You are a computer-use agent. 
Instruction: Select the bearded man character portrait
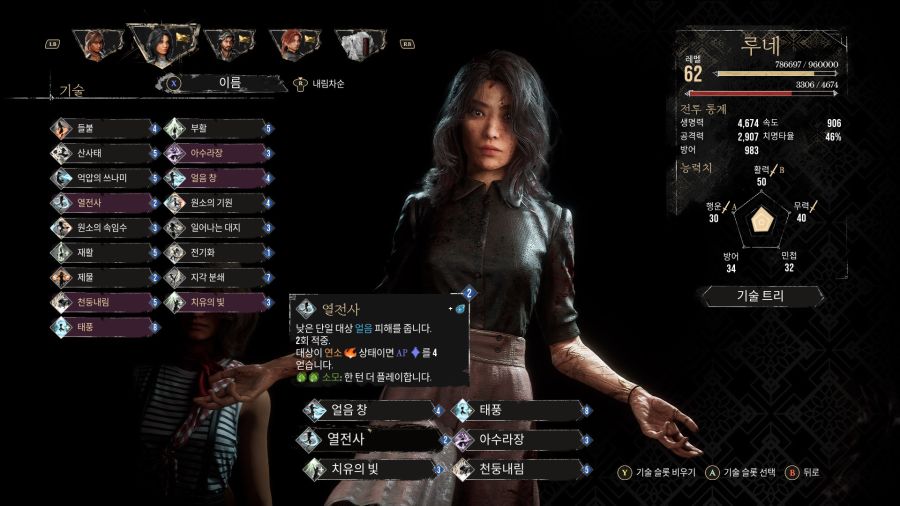[x=227, y=43]
